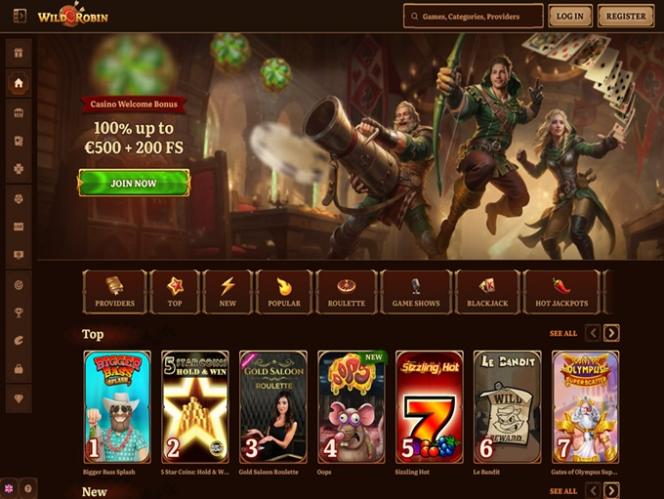Play Gold Saloon Roulette
Screen dimensions: 664x499
click(x=273, y=407)
